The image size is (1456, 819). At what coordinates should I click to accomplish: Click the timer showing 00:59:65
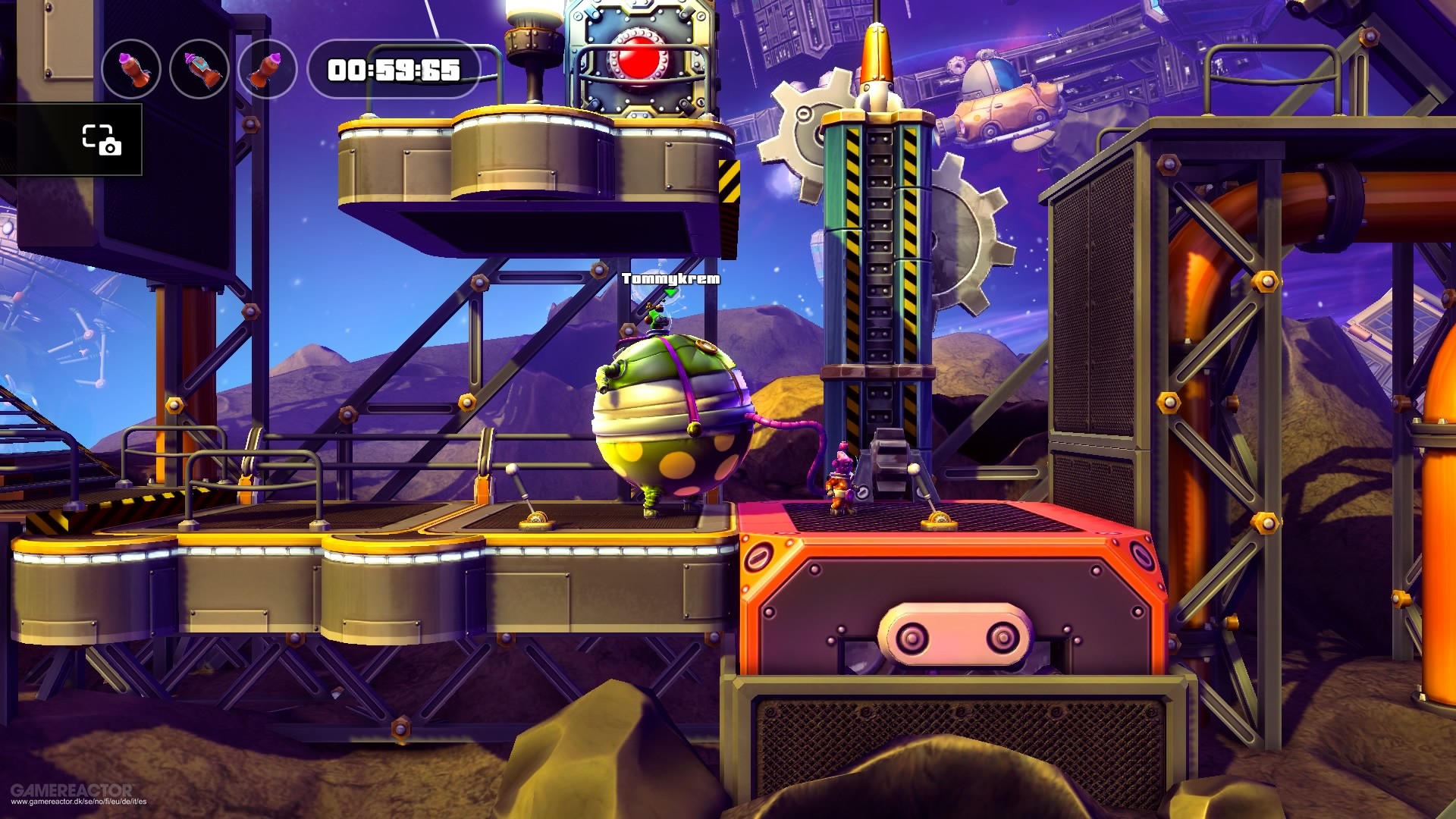pyautogui.click(x=393, y=70)
